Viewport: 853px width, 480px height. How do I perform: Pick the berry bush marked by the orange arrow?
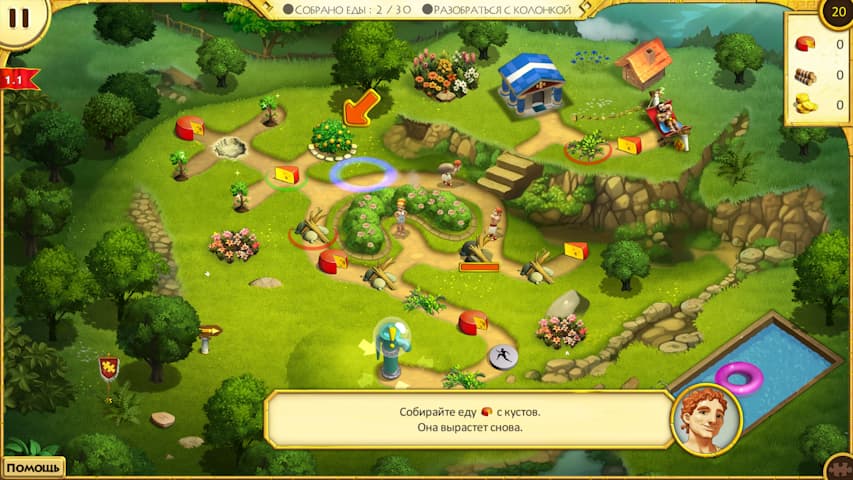click(331, 138)
